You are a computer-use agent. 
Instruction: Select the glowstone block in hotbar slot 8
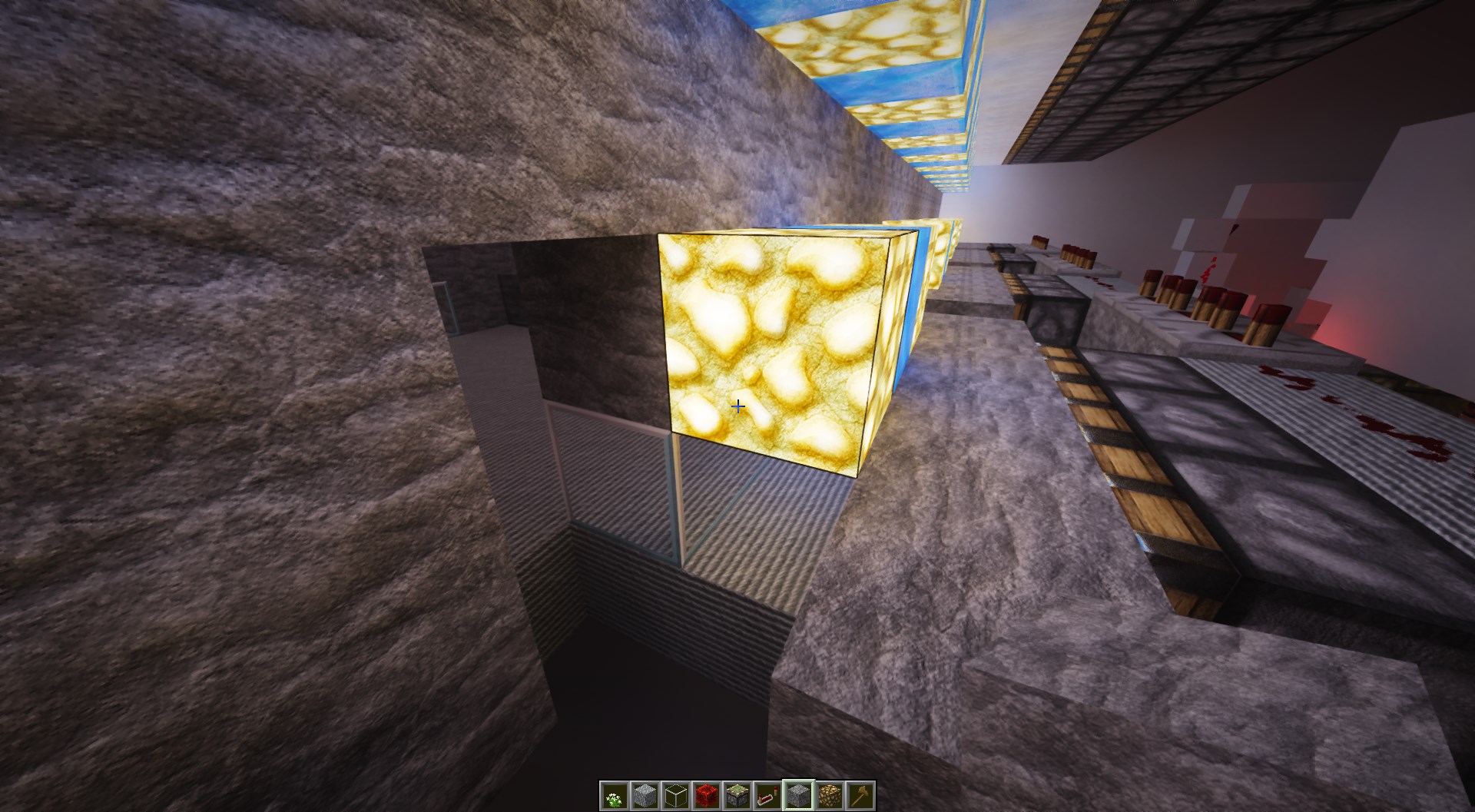click(x=828, y=797)
